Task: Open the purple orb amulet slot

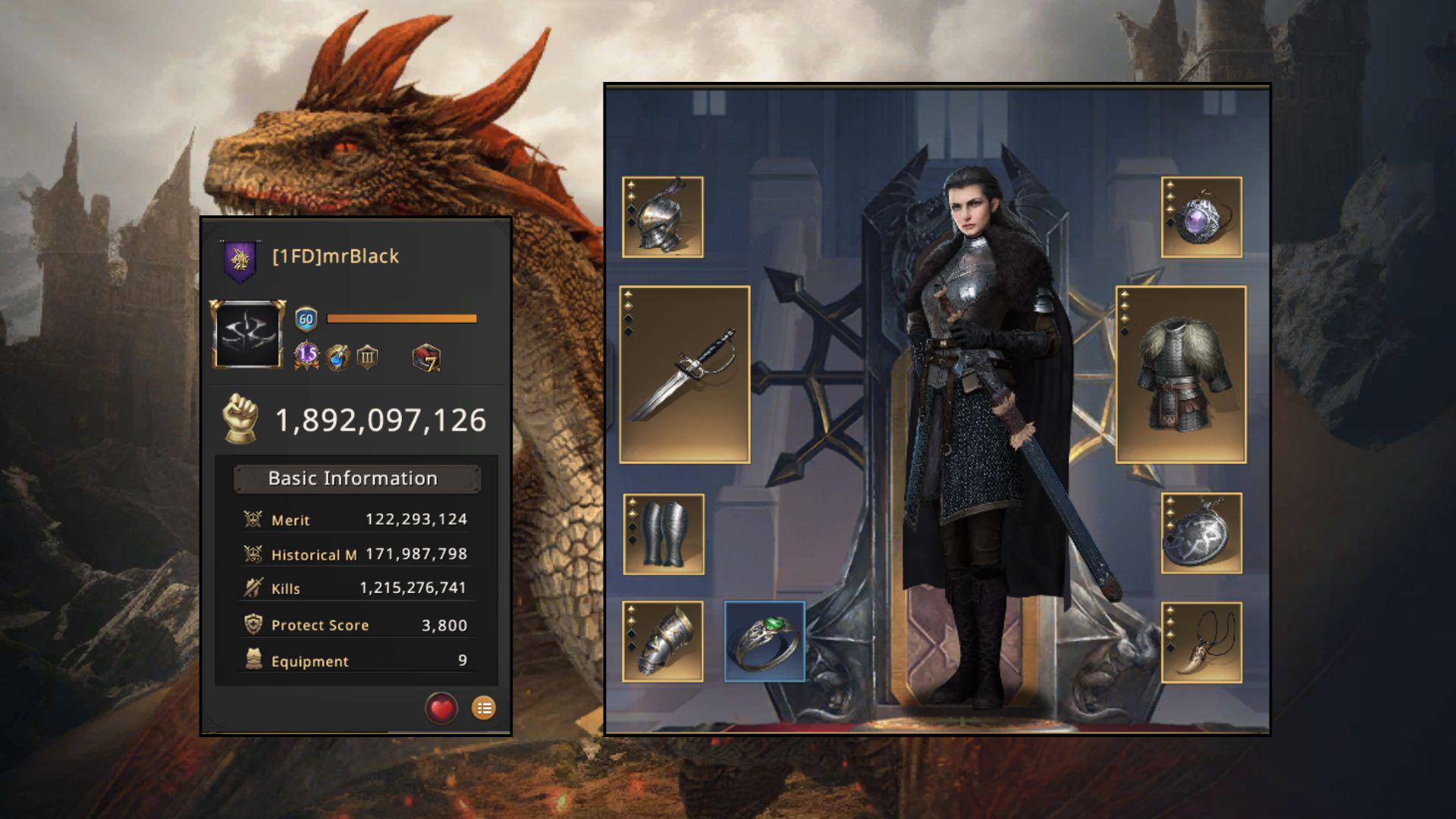Action: point(1201,218)
